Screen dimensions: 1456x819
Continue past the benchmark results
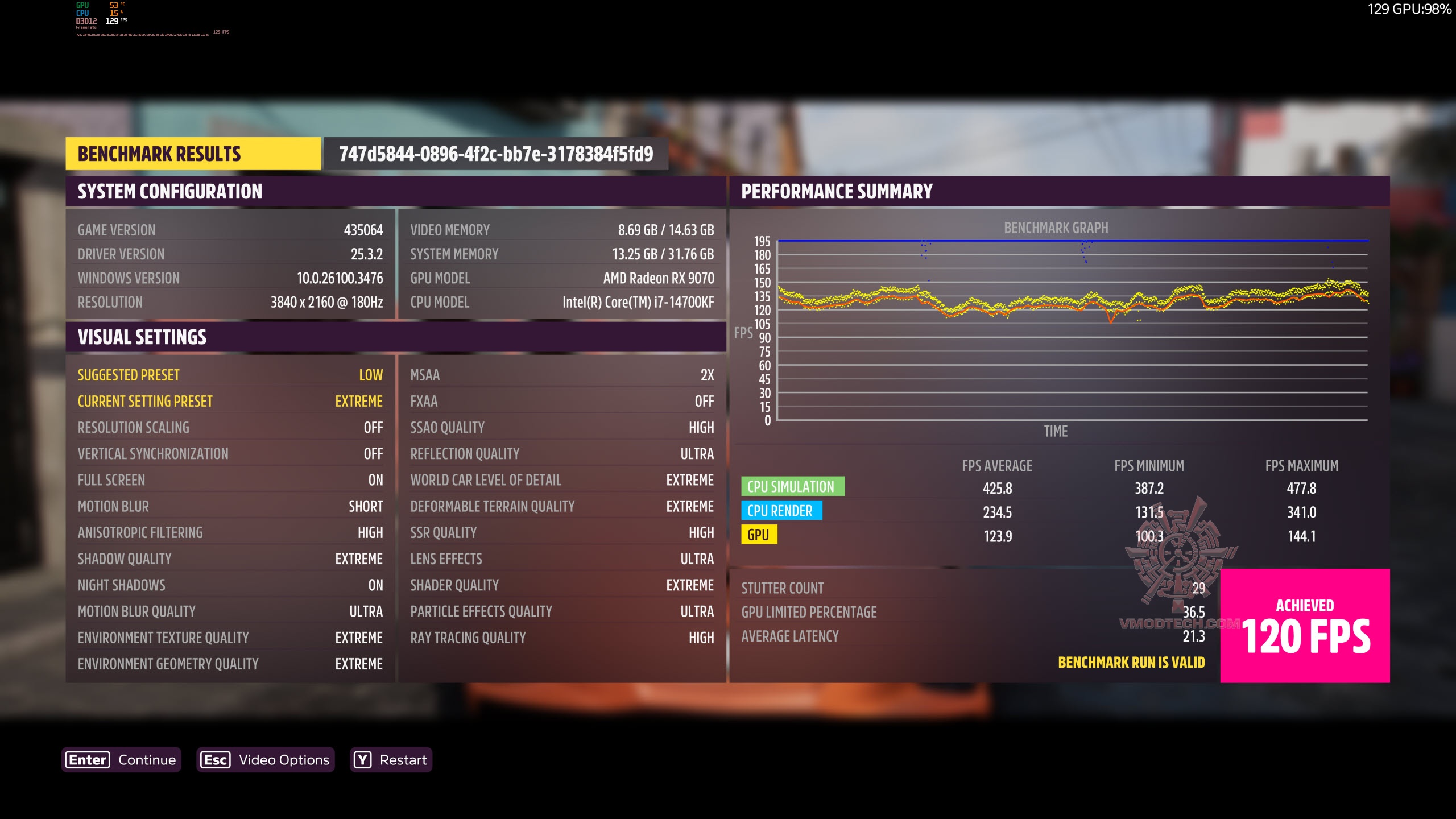pyautogui.click(x=122, y=760)
